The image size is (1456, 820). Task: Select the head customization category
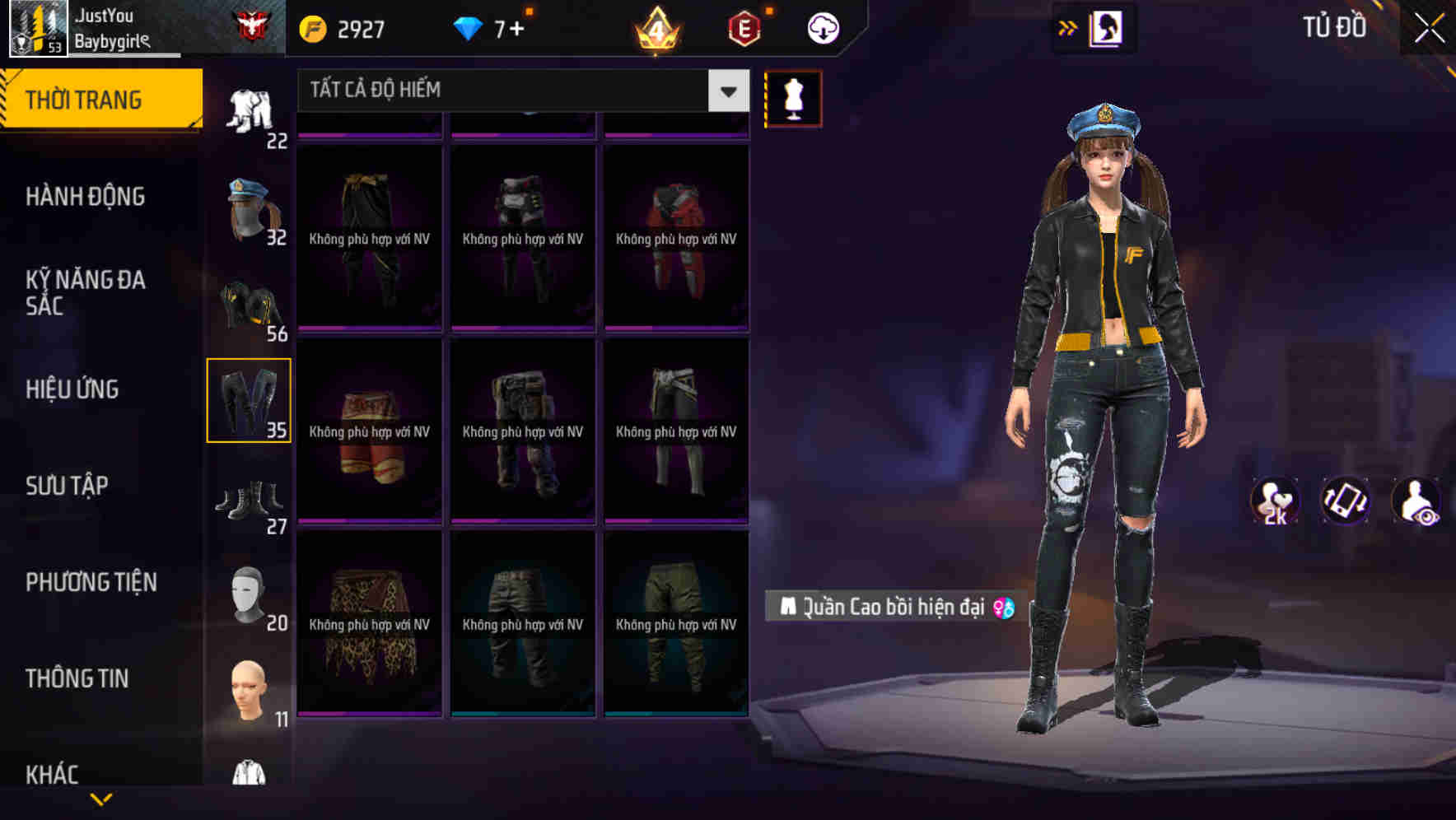click(x=249, y=687)
